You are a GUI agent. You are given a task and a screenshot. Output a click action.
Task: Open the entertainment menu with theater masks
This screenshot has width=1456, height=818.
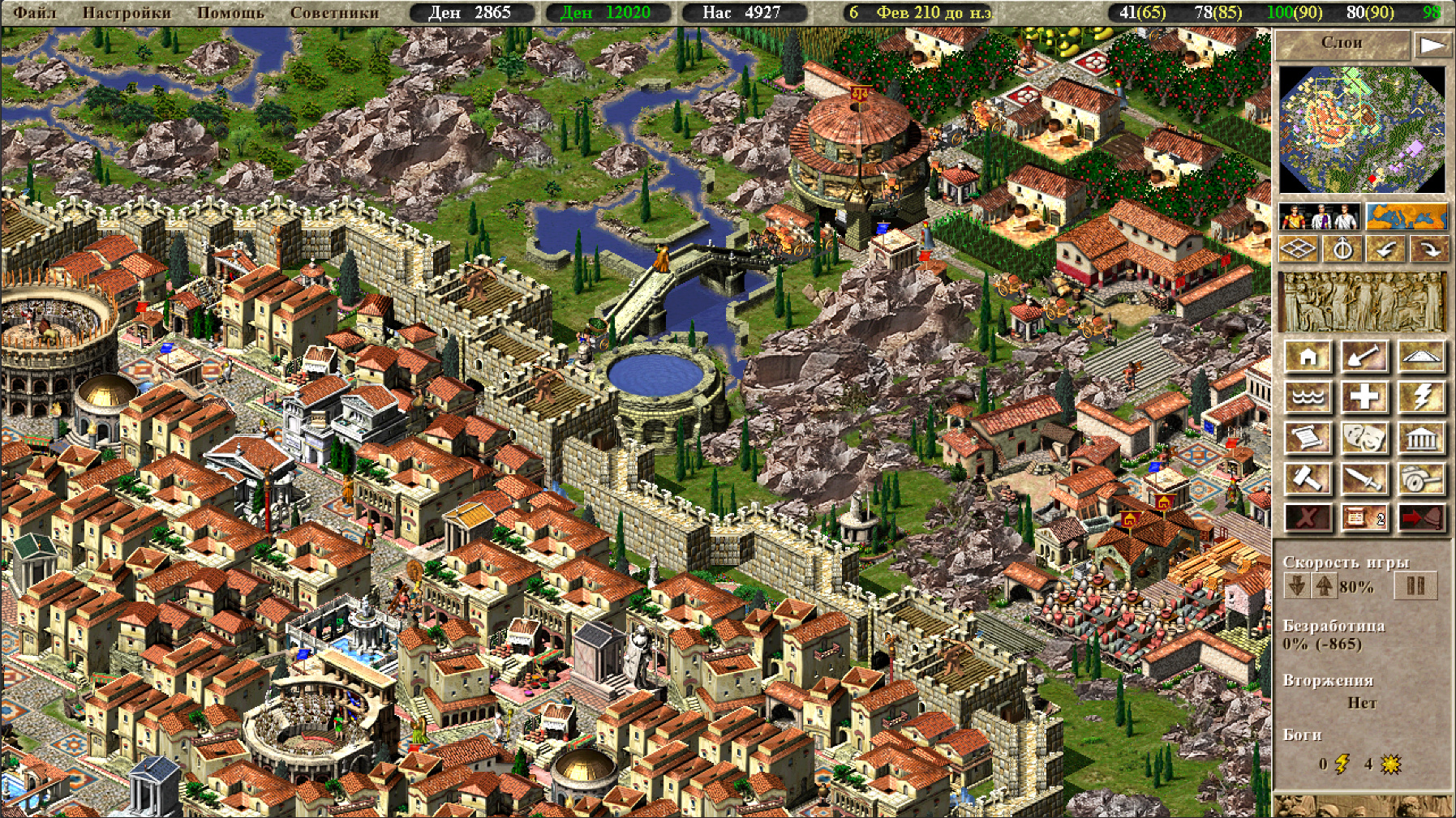click(1366, 437)
